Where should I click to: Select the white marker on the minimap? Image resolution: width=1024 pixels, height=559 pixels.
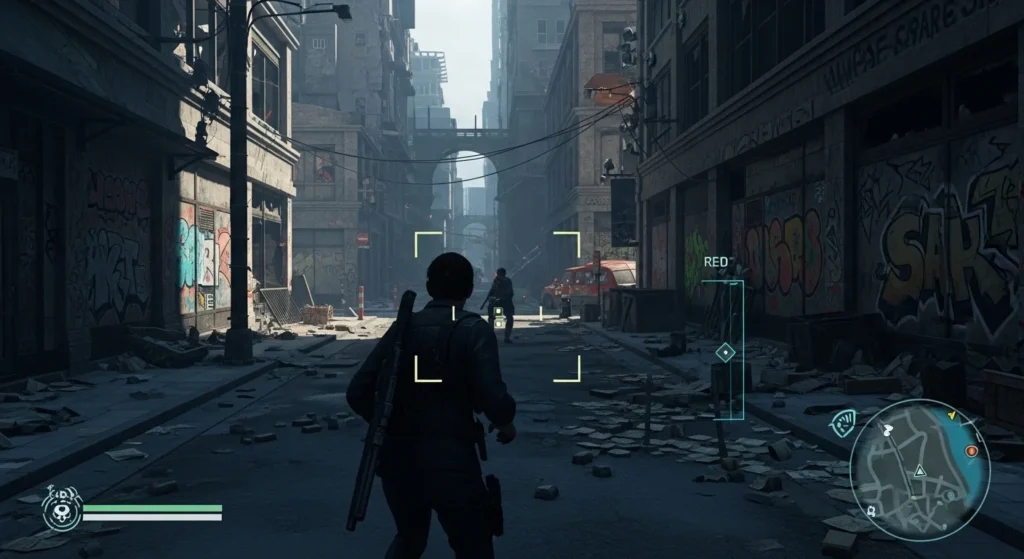(x=887, y=430)
